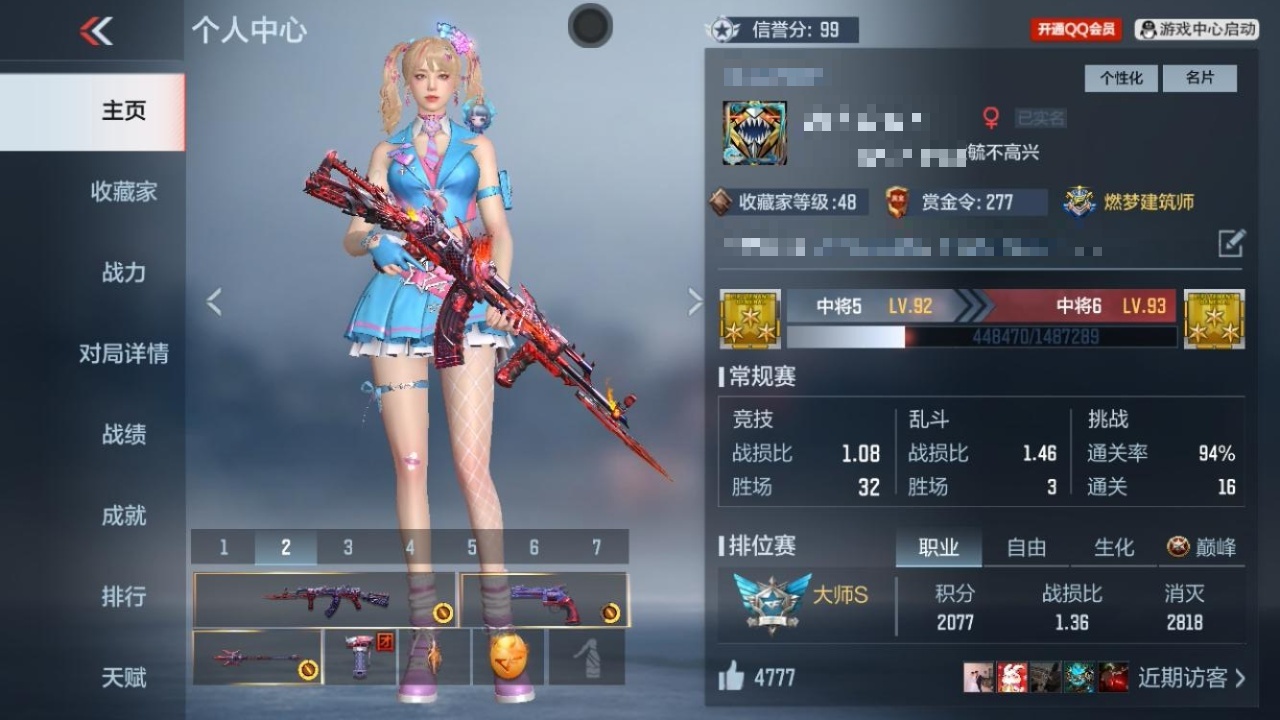Go back using the red arrow button
This screenshot has height=720, width=1280.
click(x=96, y=31)
